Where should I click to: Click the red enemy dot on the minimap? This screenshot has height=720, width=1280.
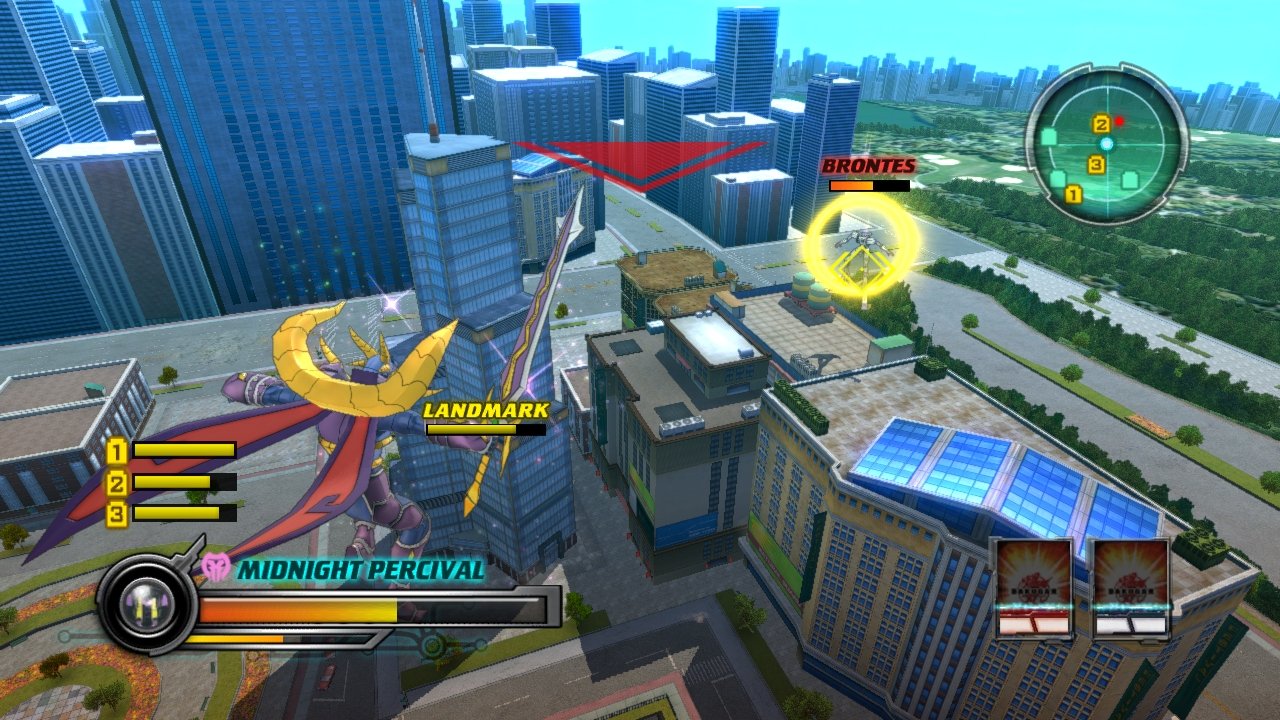1119,121
